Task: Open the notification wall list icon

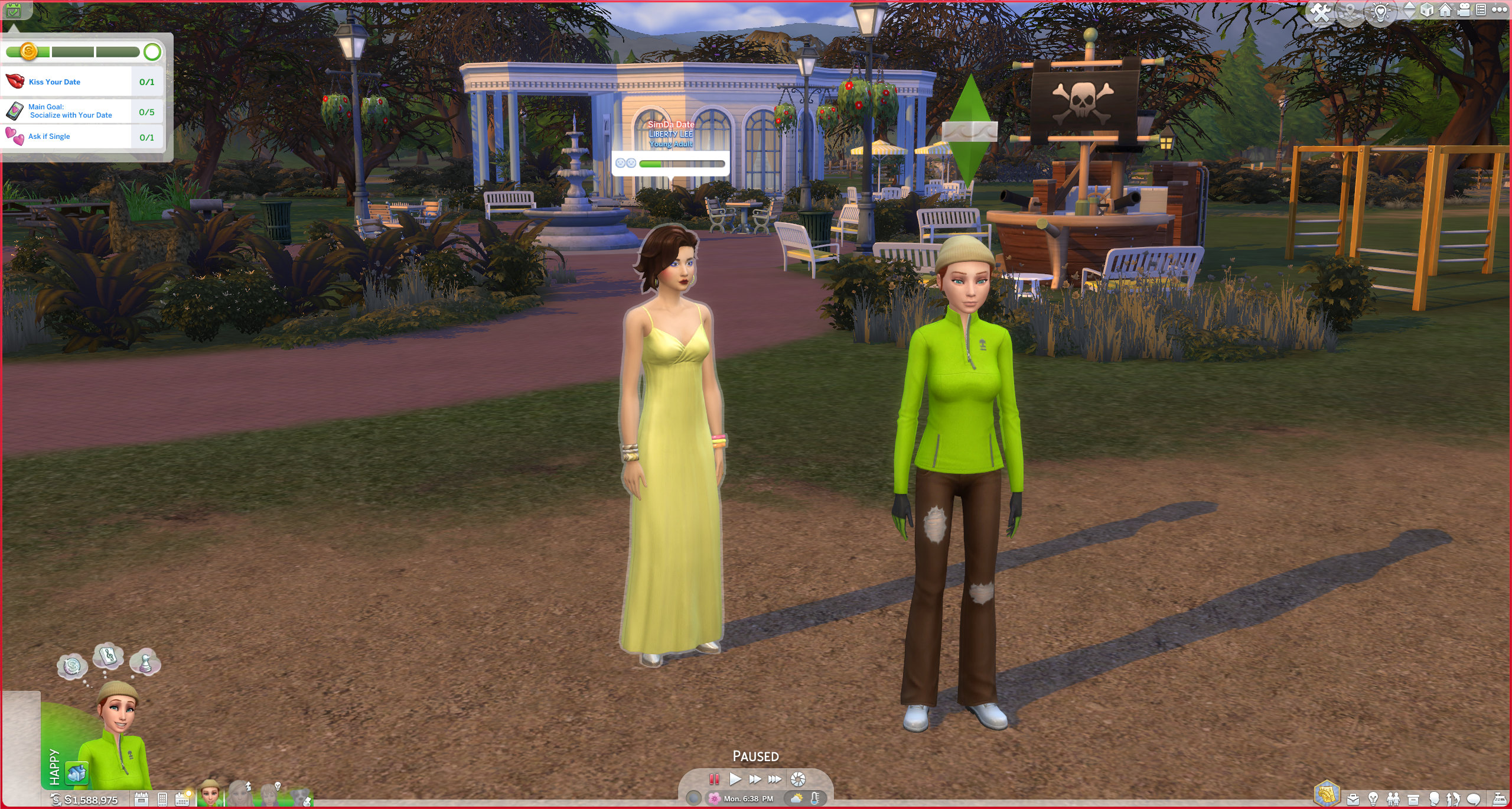Action: click(1482, 10)
